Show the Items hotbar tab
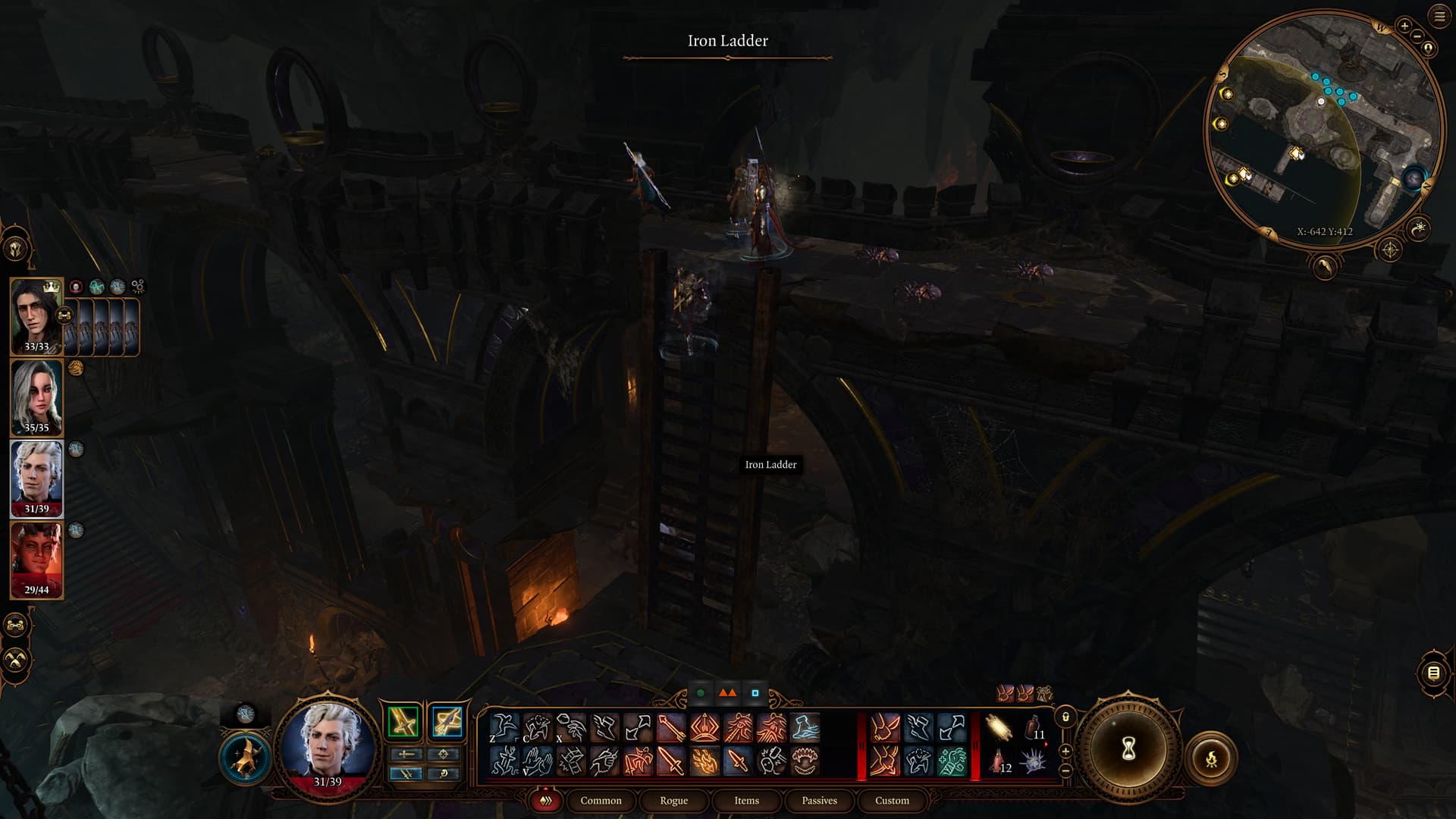Screen dimensions: 1456x819 point(746,801)
